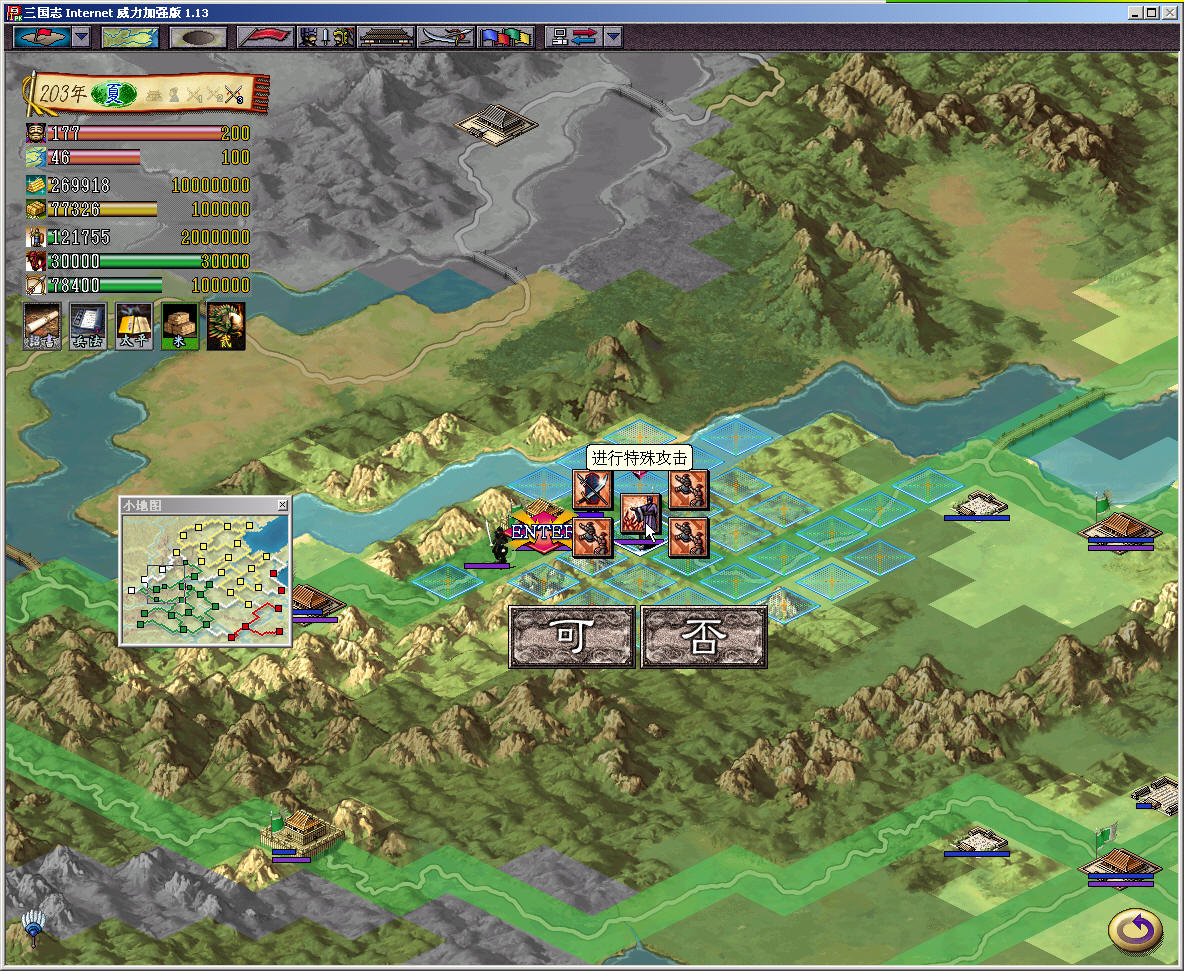Choose the crossed swords and shield icon
This screenshot has width=1184, height=971.
click(591, 491)
